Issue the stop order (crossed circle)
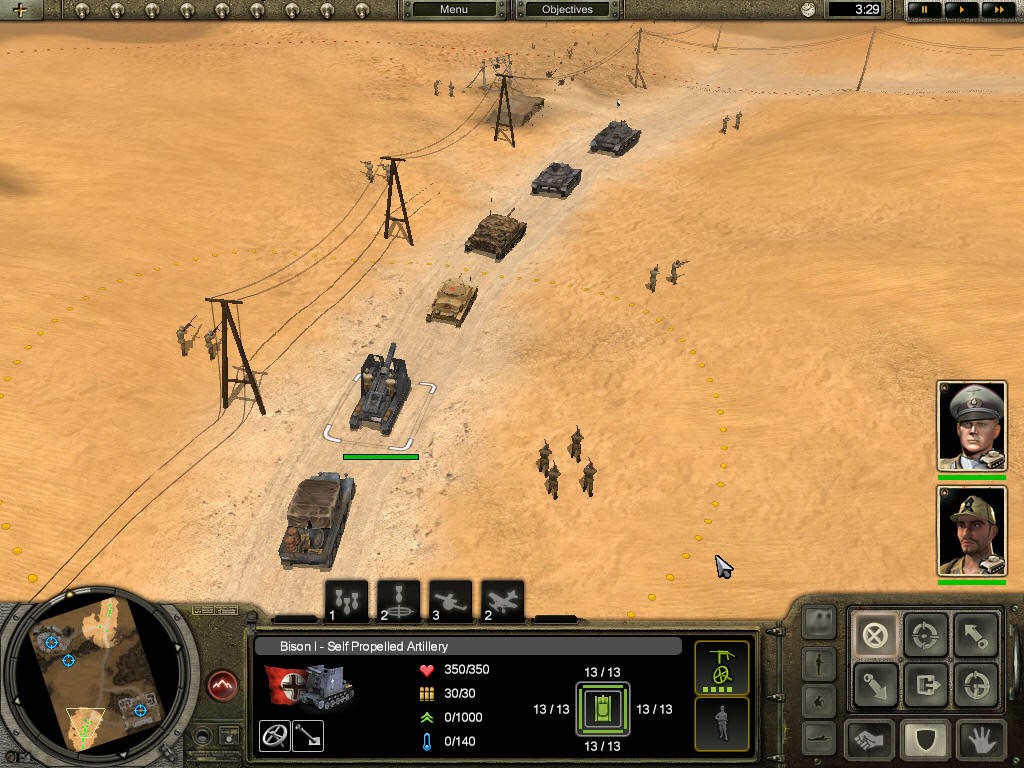Screen dimensions: 1024x768 875,634
